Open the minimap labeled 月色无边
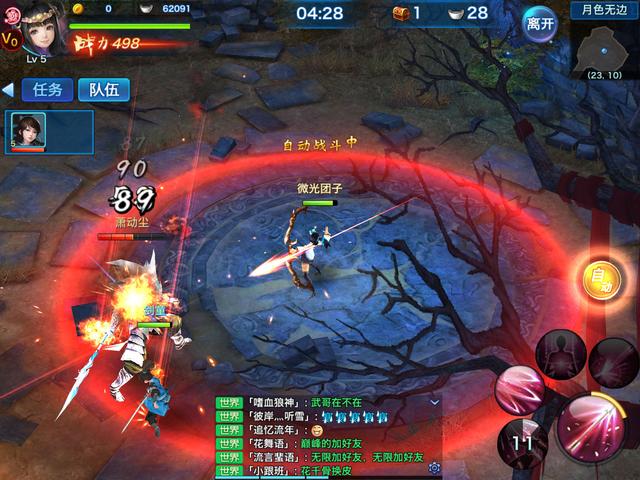 tap(606, 44)
